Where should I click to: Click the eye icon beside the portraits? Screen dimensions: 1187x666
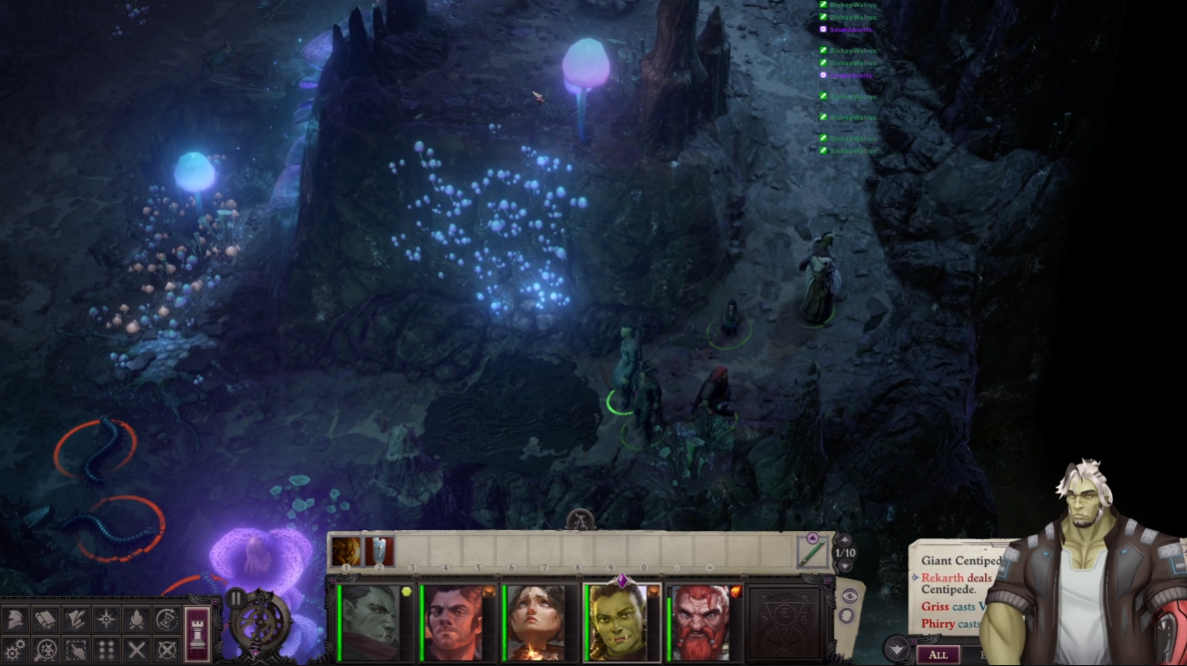(x=849, y=595)
